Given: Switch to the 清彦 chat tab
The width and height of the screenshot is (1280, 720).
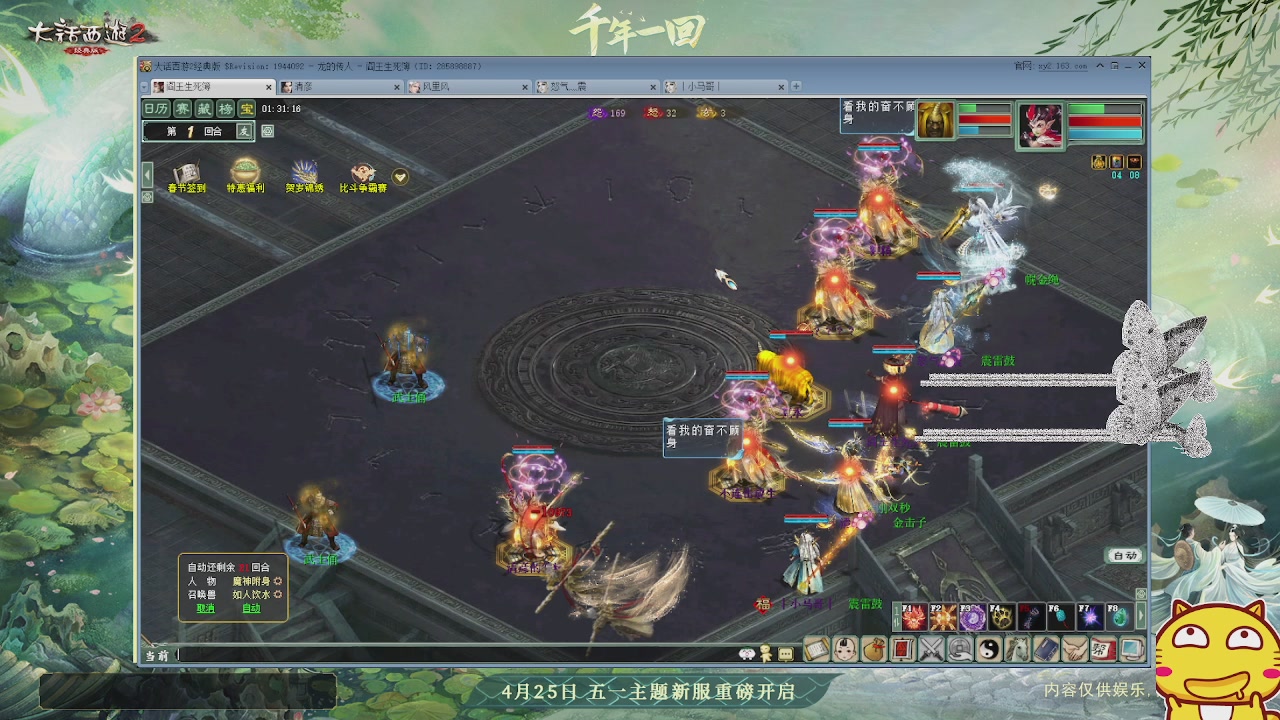Looking at the screenshot, I should click(305, 87).
